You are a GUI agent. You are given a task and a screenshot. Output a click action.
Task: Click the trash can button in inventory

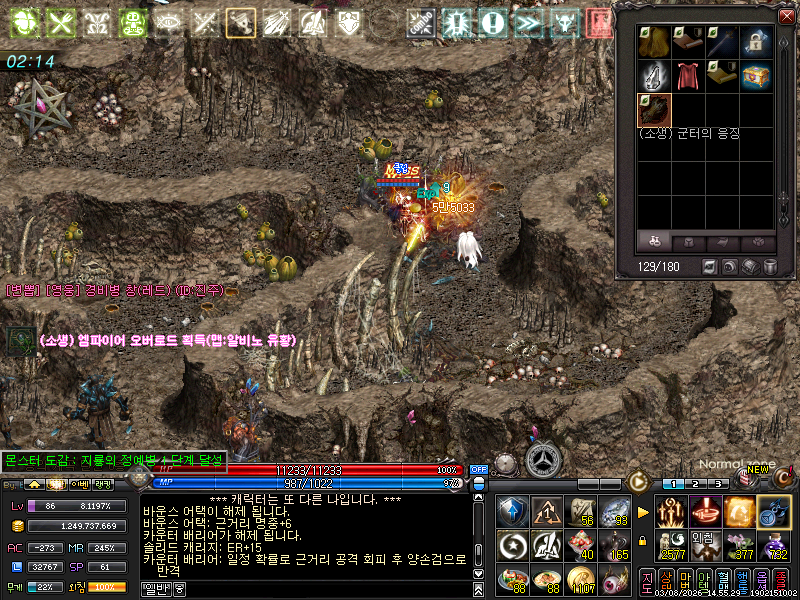tap(770, 267)
